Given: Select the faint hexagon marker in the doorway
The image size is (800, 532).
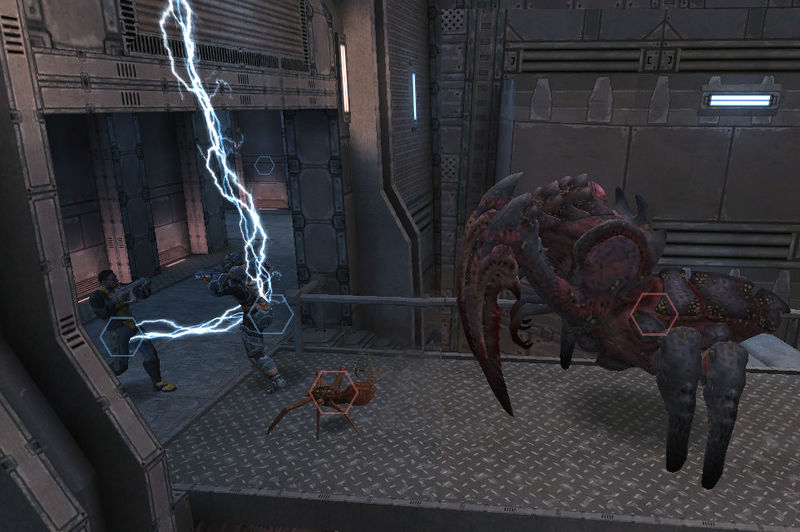Looking at the screenshot, I should point(264,166).
